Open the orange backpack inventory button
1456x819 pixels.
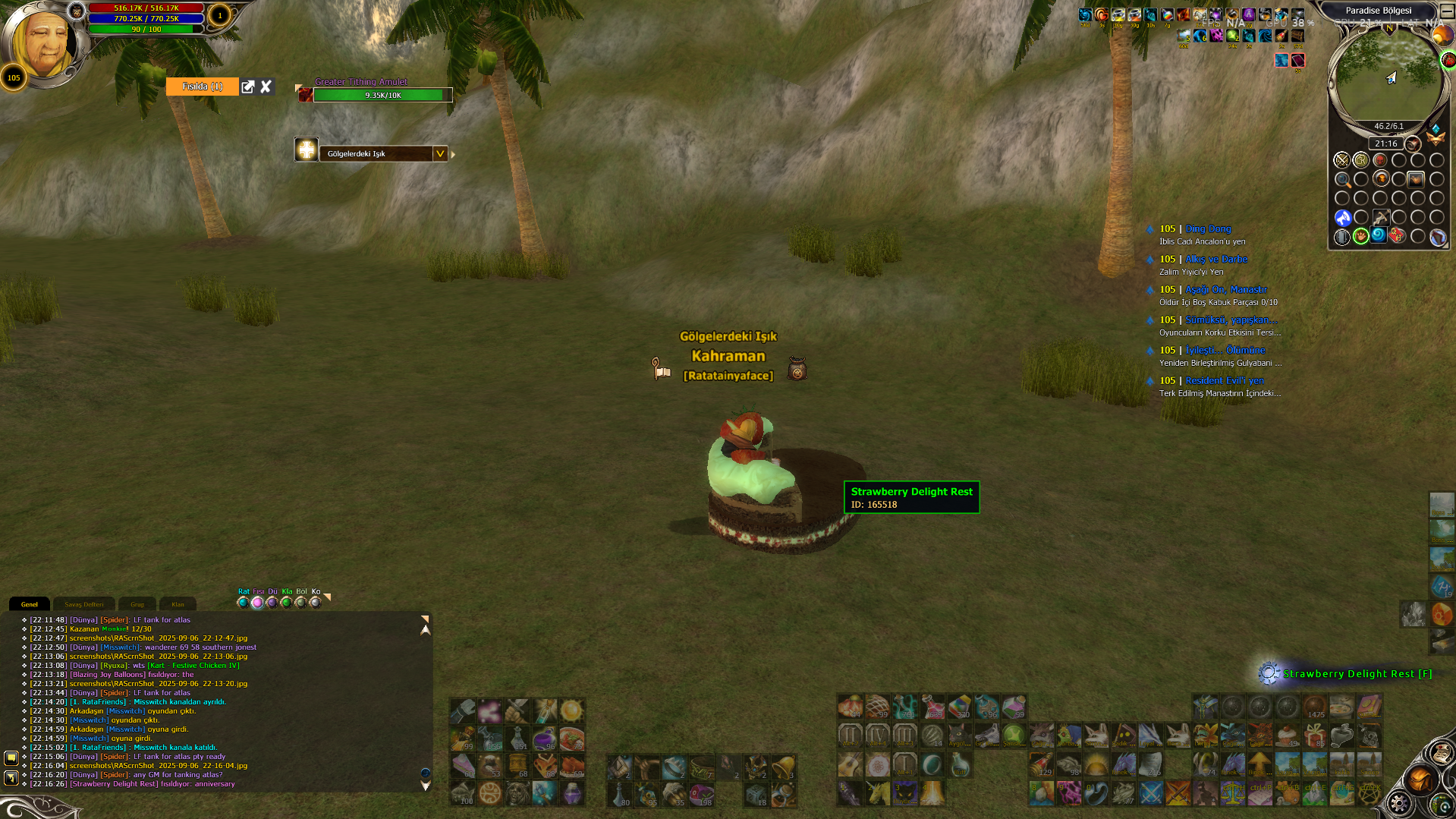tap(1420, 780)
